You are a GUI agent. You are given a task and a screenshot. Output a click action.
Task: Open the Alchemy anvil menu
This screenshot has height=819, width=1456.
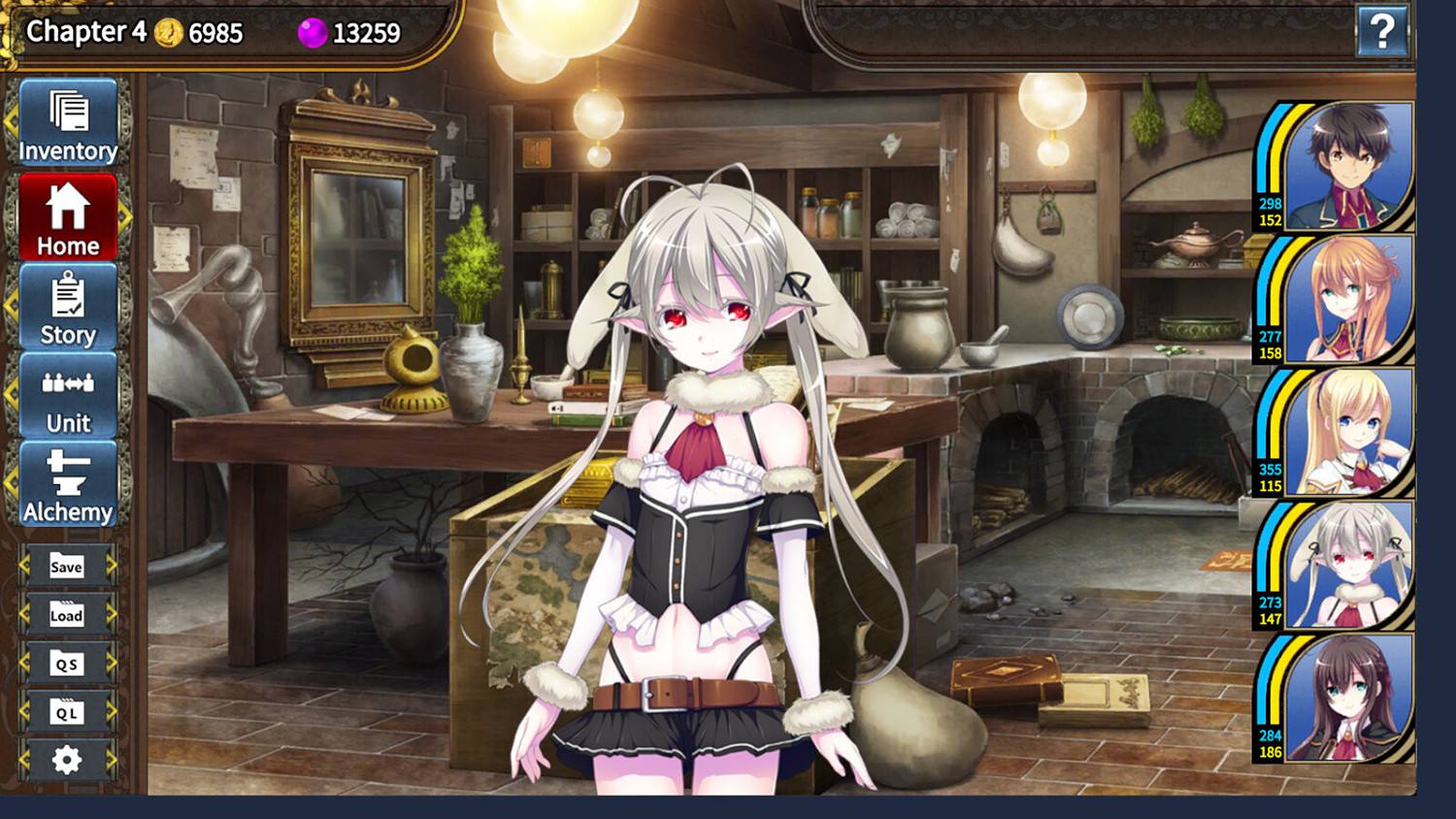point(67,483)
